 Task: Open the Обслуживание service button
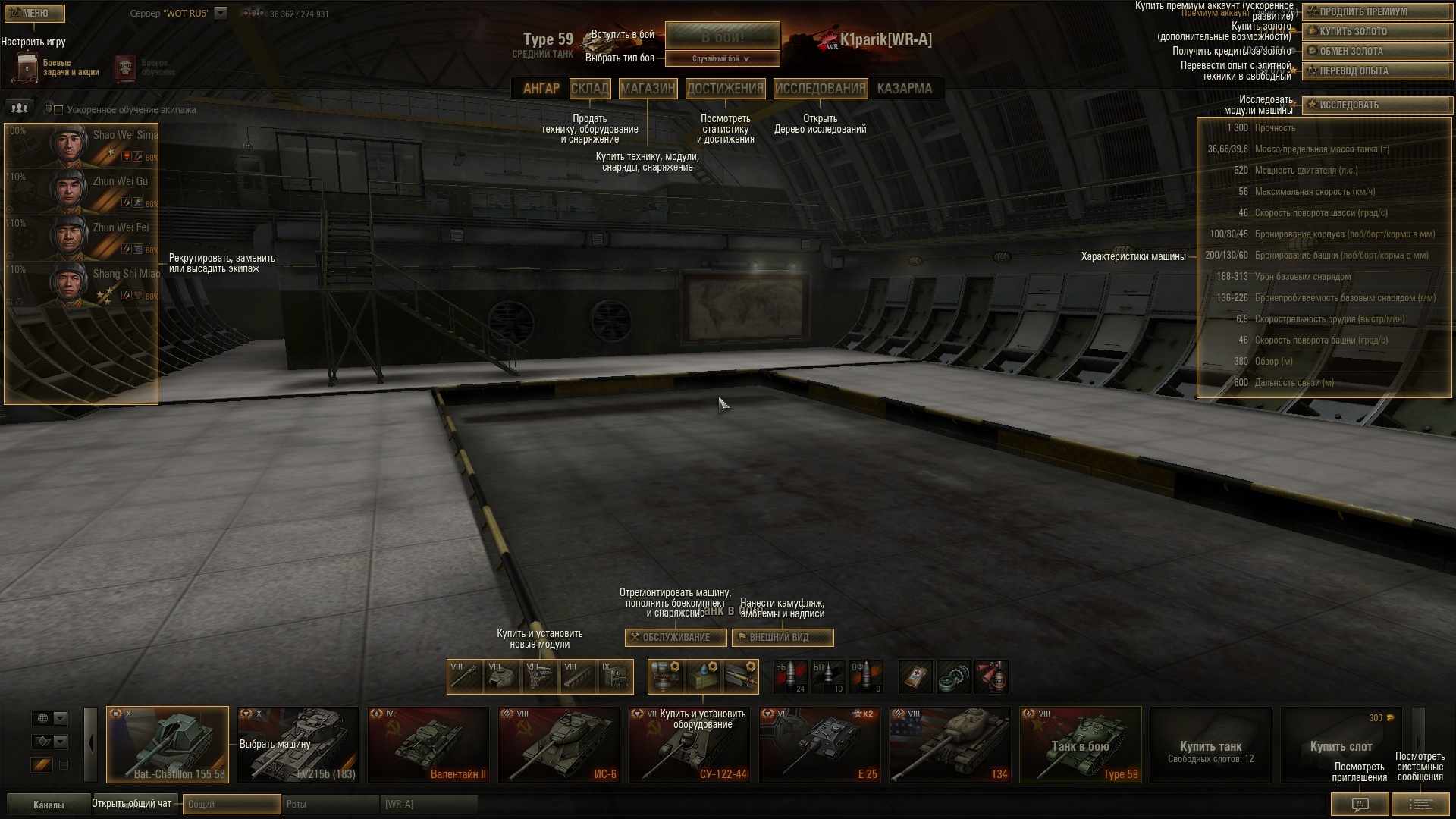675,637
